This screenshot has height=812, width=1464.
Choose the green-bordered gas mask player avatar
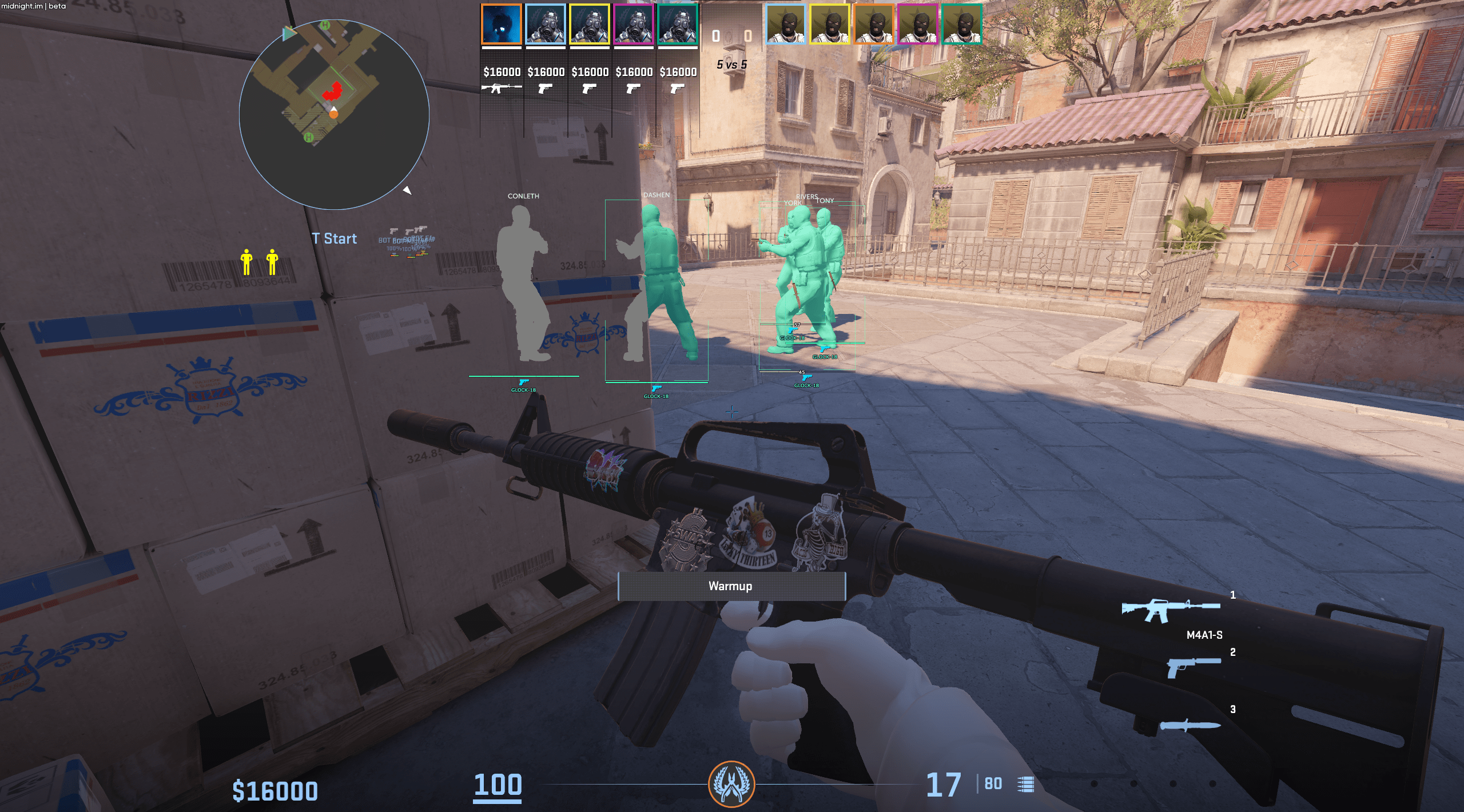point(678,25)
